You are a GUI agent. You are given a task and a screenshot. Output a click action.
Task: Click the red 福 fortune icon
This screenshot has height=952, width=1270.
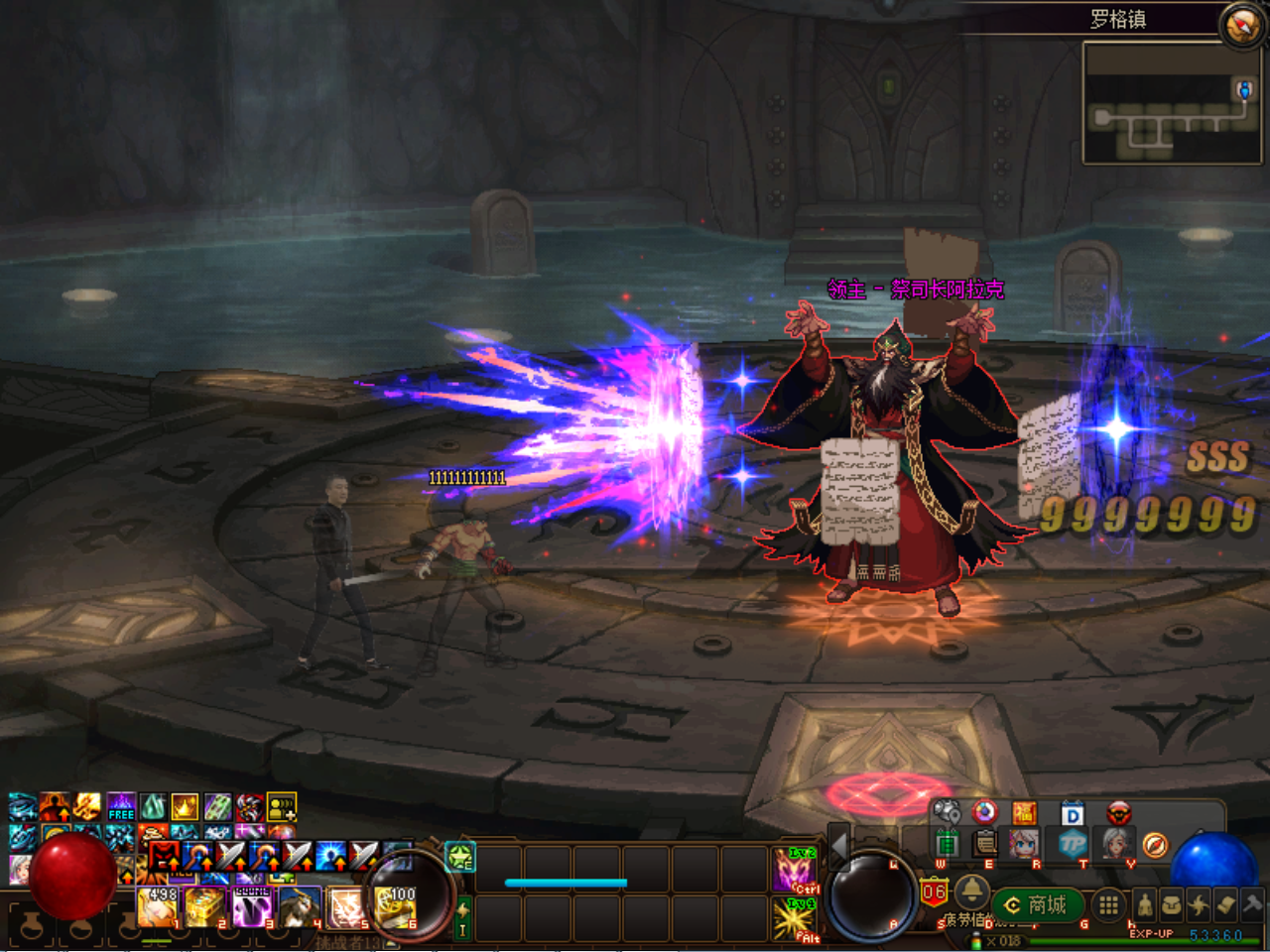(1024, 814)
